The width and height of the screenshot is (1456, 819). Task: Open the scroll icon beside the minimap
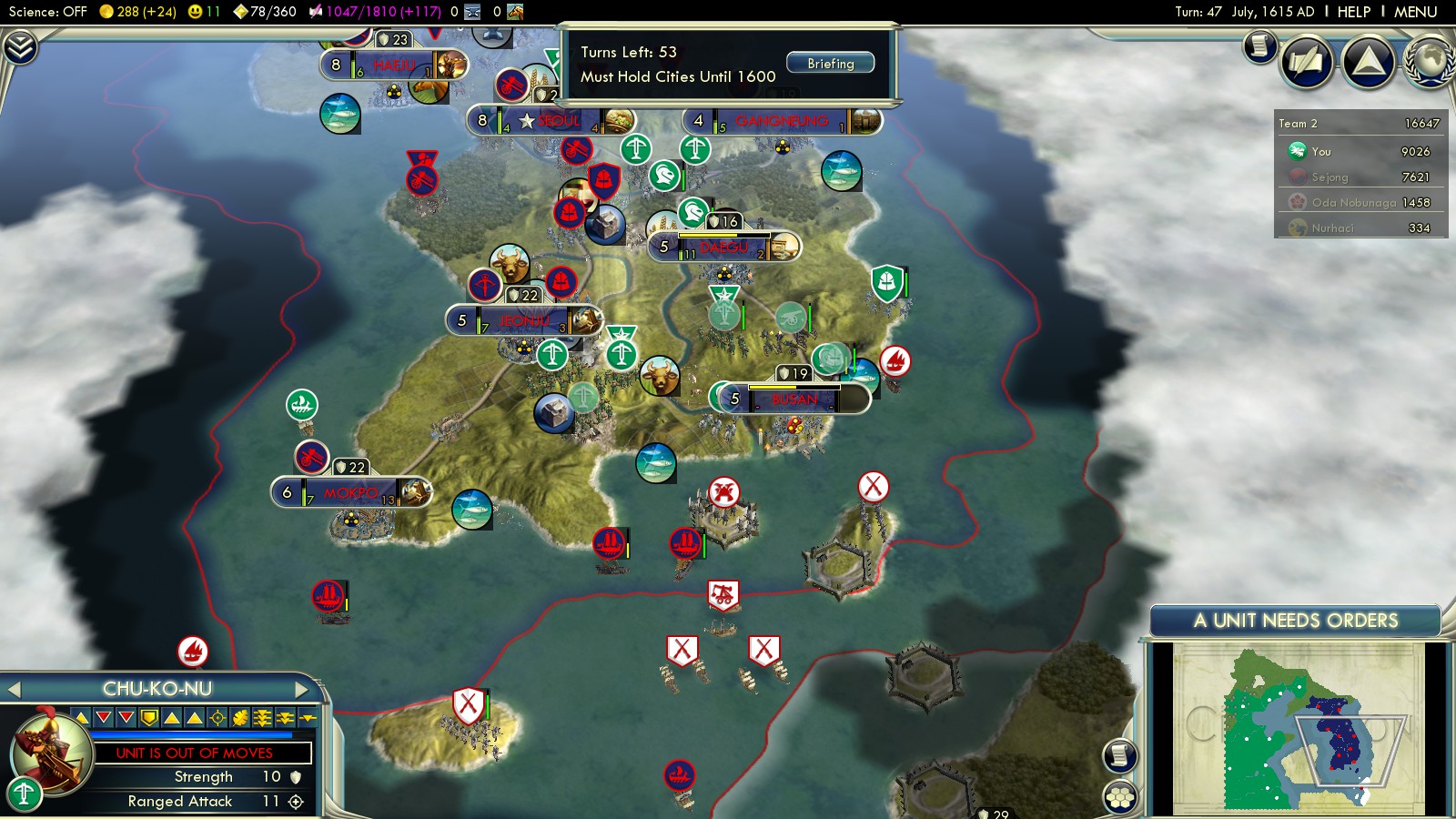pyautogui.click(x=1120, y=755)
